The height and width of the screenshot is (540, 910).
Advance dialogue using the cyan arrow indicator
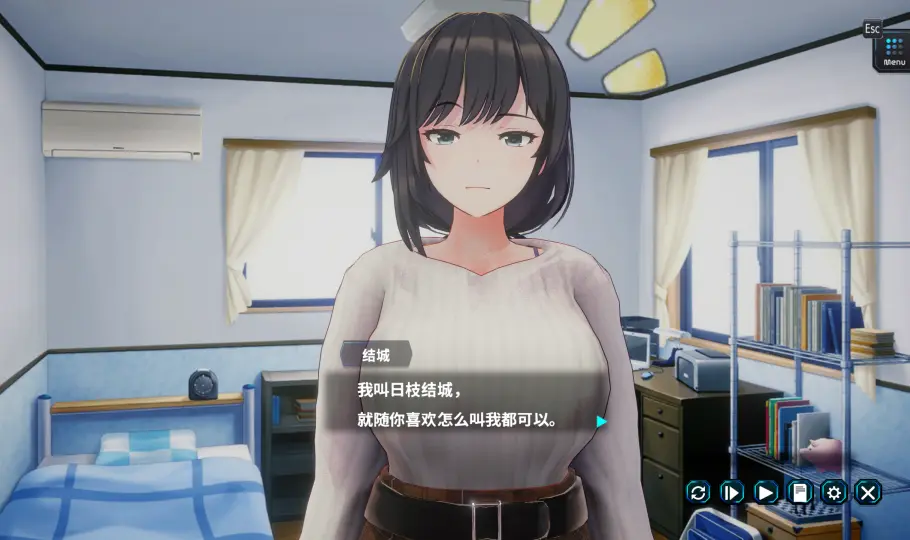pos(601,421)
